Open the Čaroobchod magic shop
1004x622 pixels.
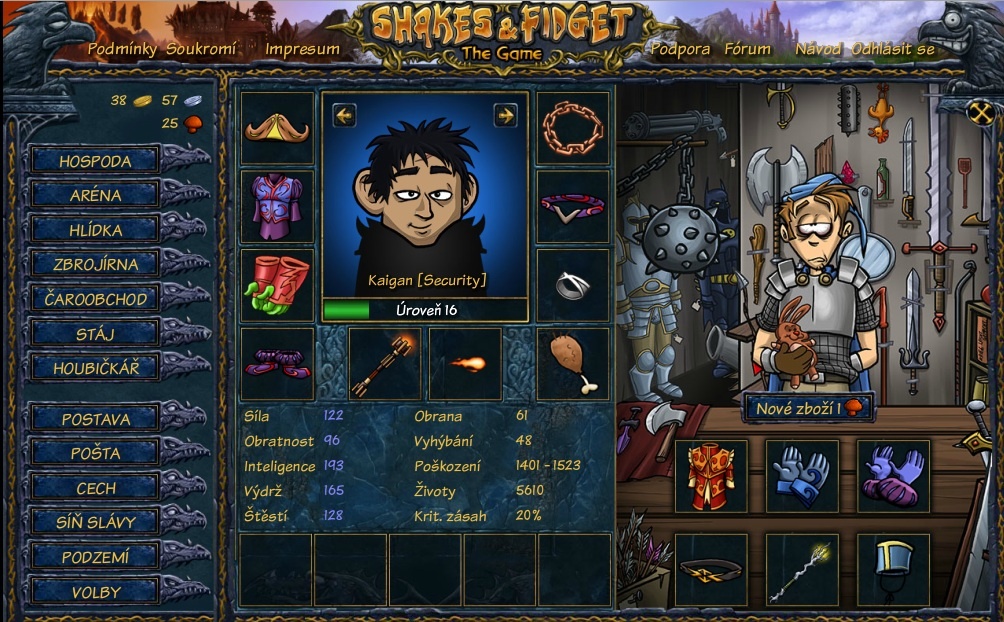coord(95,299)
